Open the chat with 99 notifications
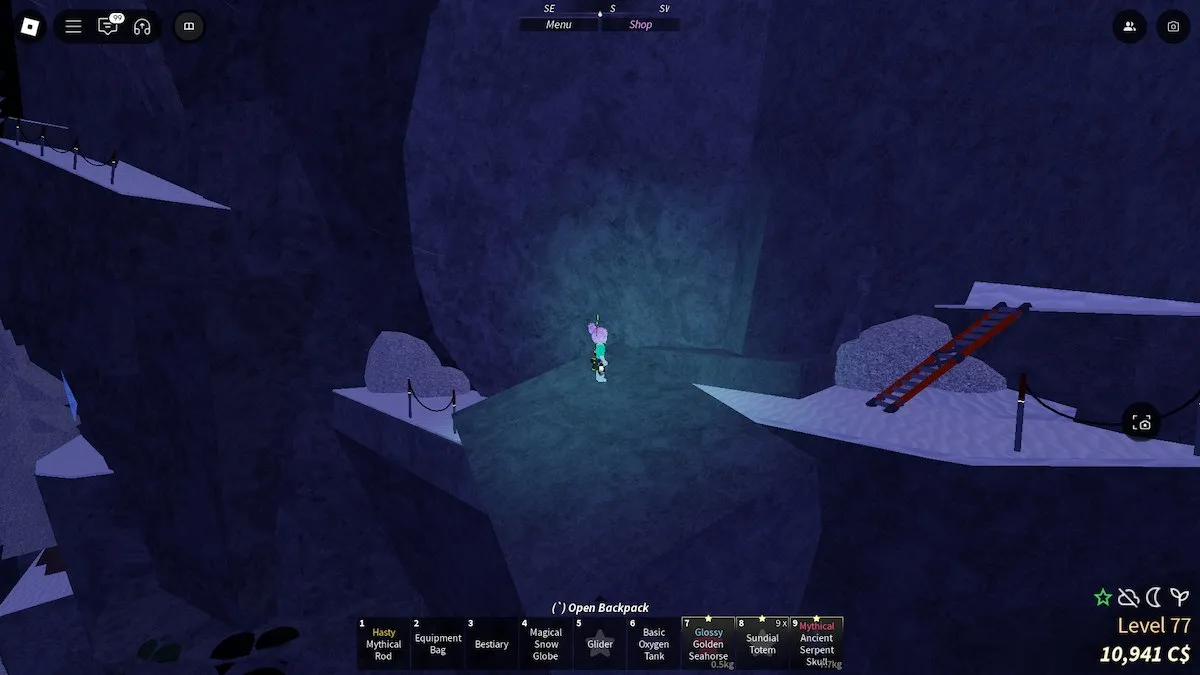1200x675 pixels. coord(108,27)
